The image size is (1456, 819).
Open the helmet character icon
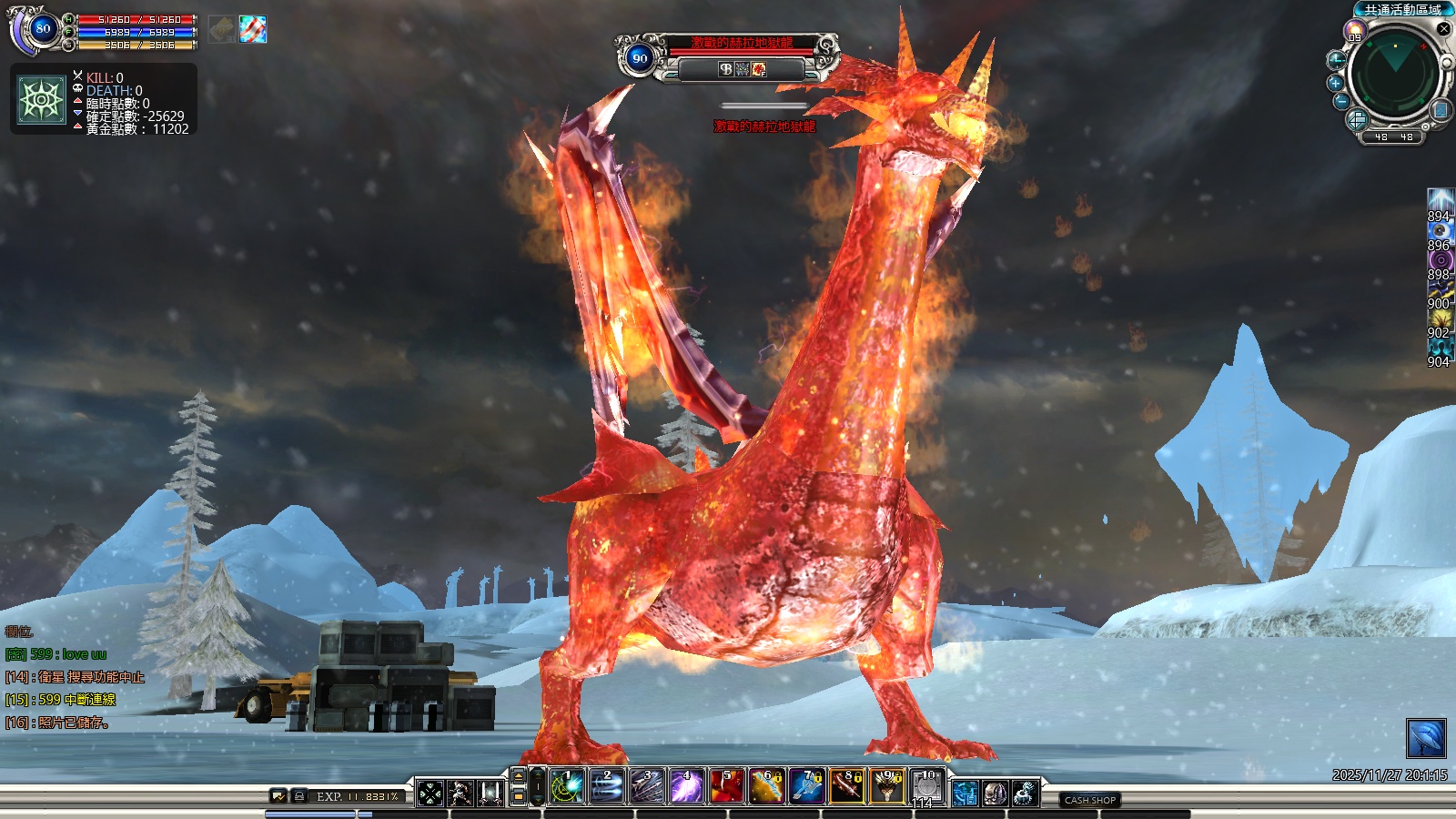(x=995, y=794)
